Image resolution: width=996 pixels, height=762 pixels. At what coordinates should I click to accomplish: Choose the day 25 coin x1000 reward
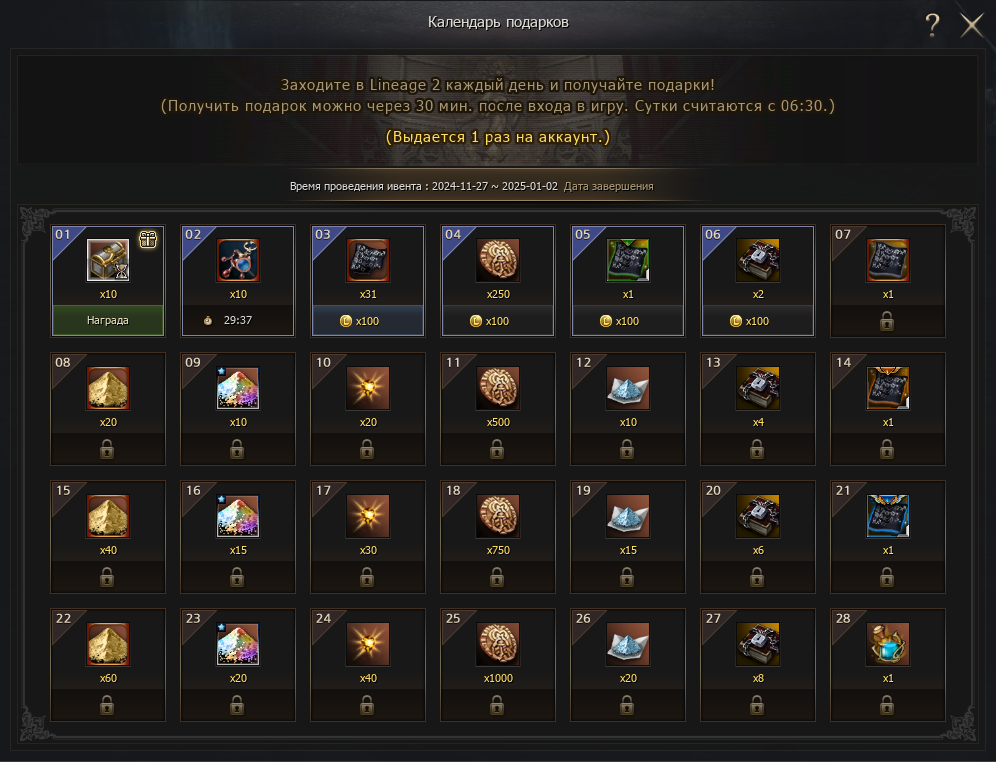click(x=497, y=644)
